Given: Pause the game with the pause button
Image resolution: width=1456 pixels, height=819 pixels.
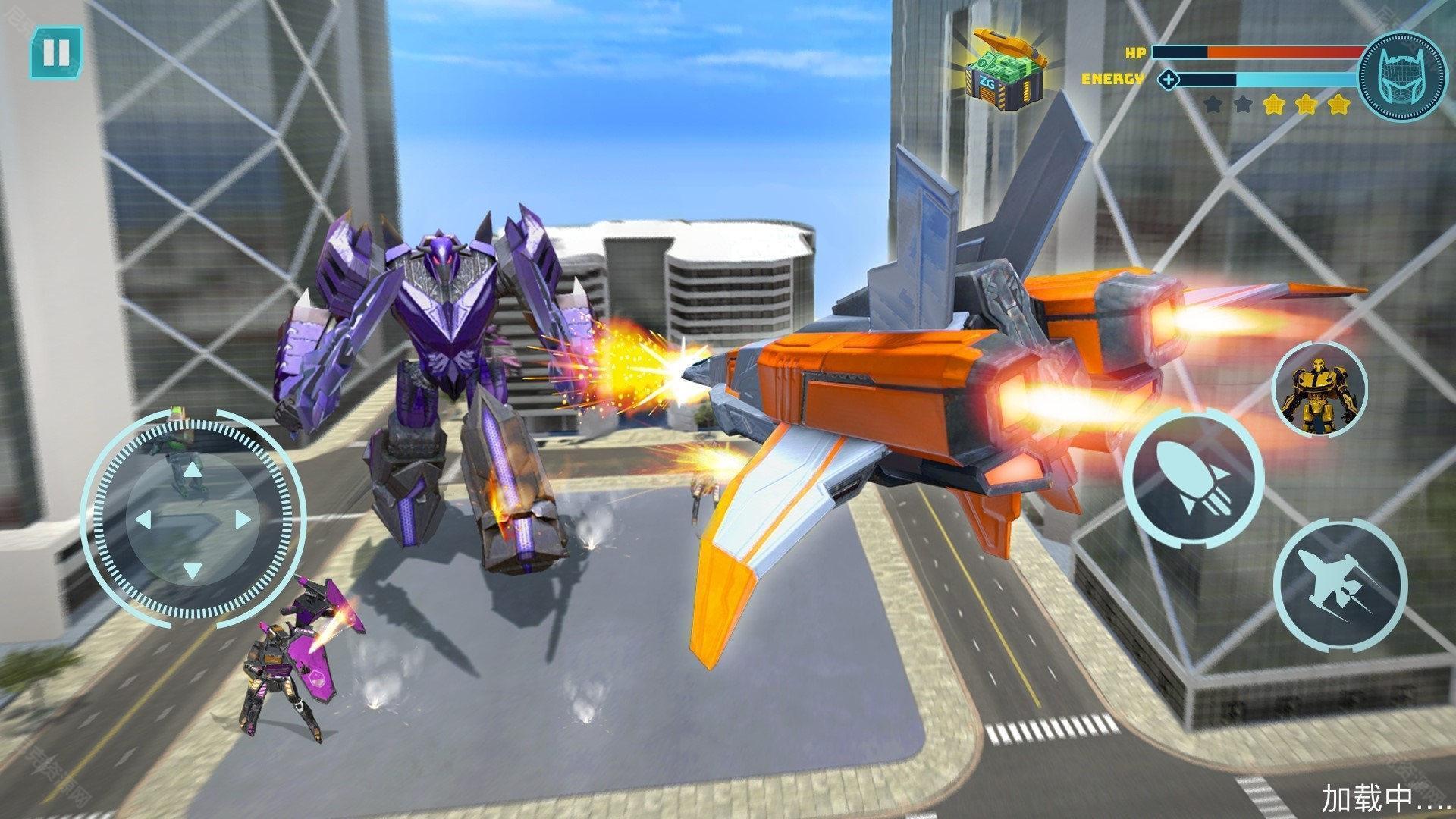Looking at the screenshot, I should [56, 52].
